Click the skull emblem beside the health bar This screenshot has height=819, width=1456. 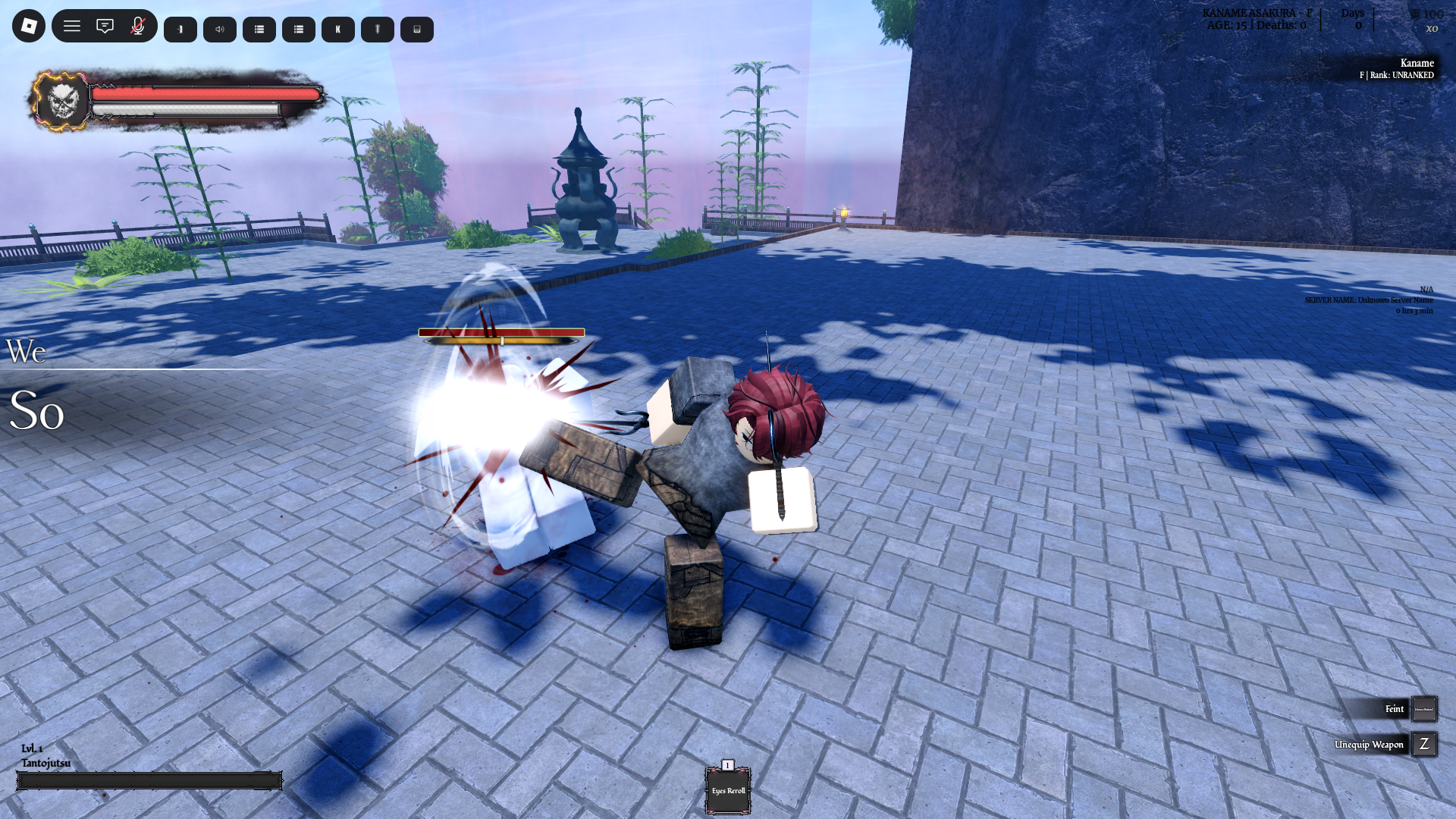tap(62, 102)
